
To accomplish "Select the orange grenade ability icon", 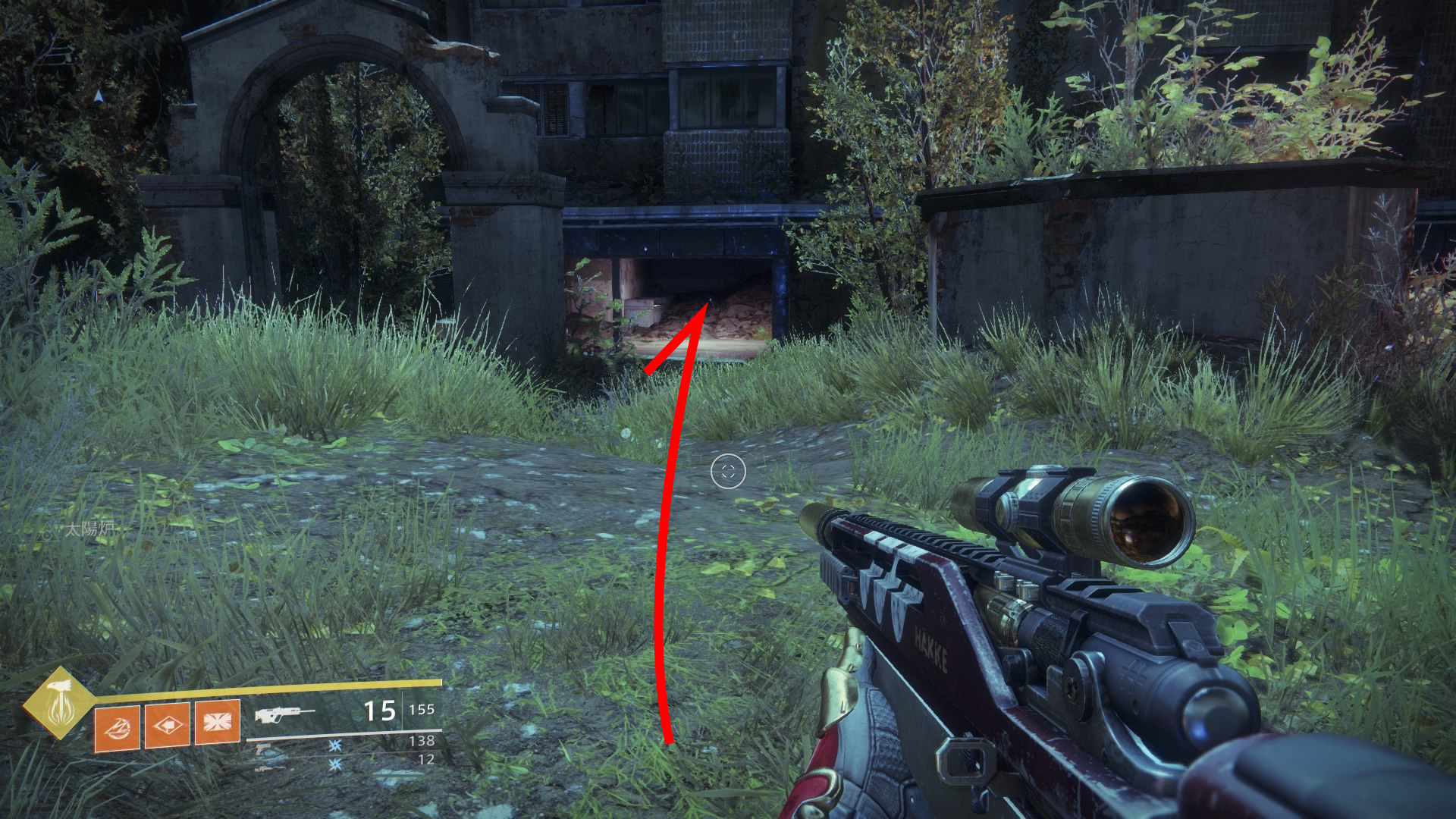I will pos(117,728).
